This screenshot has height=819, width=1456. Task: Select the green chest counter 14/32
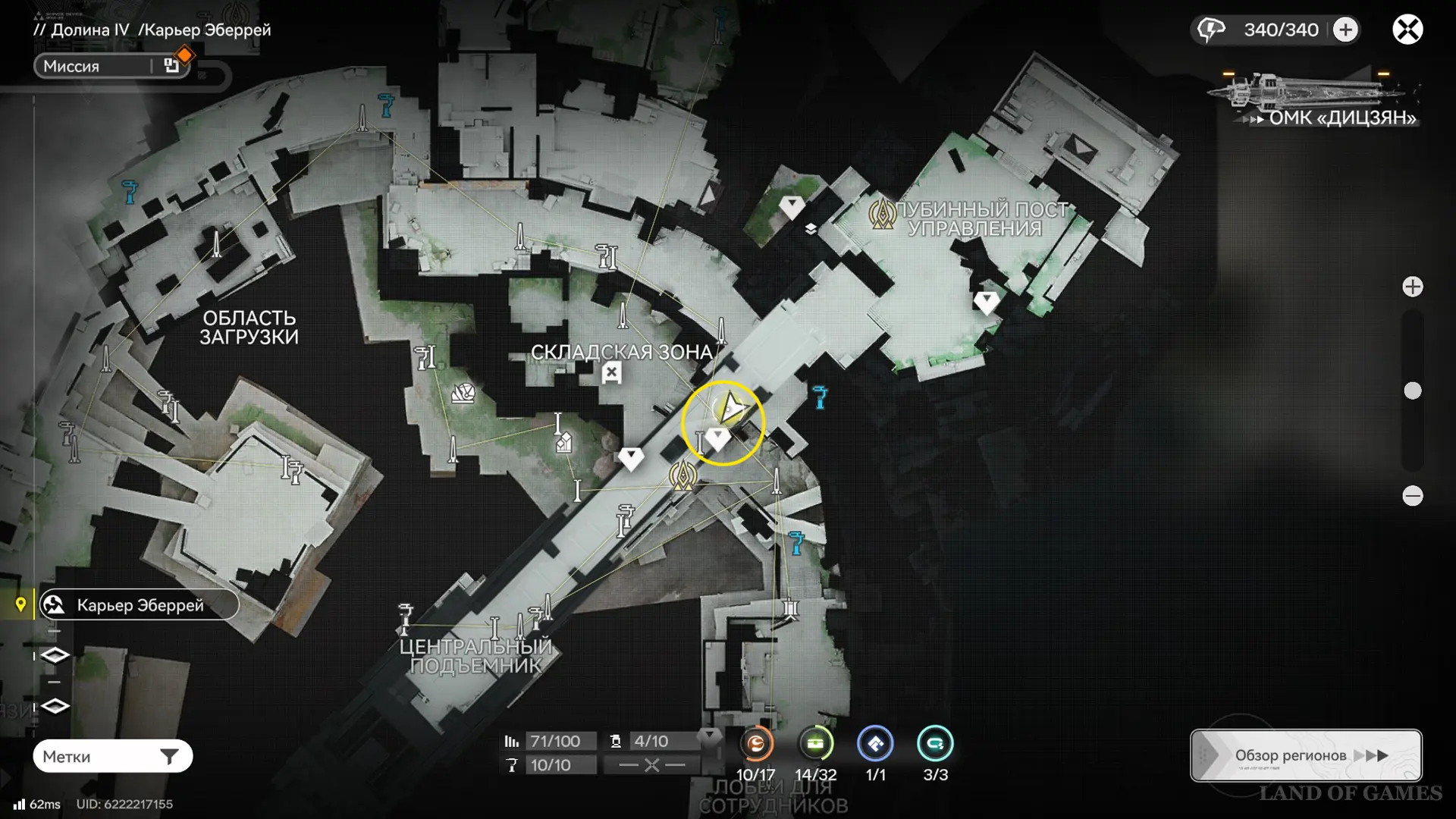click(815, 744)
